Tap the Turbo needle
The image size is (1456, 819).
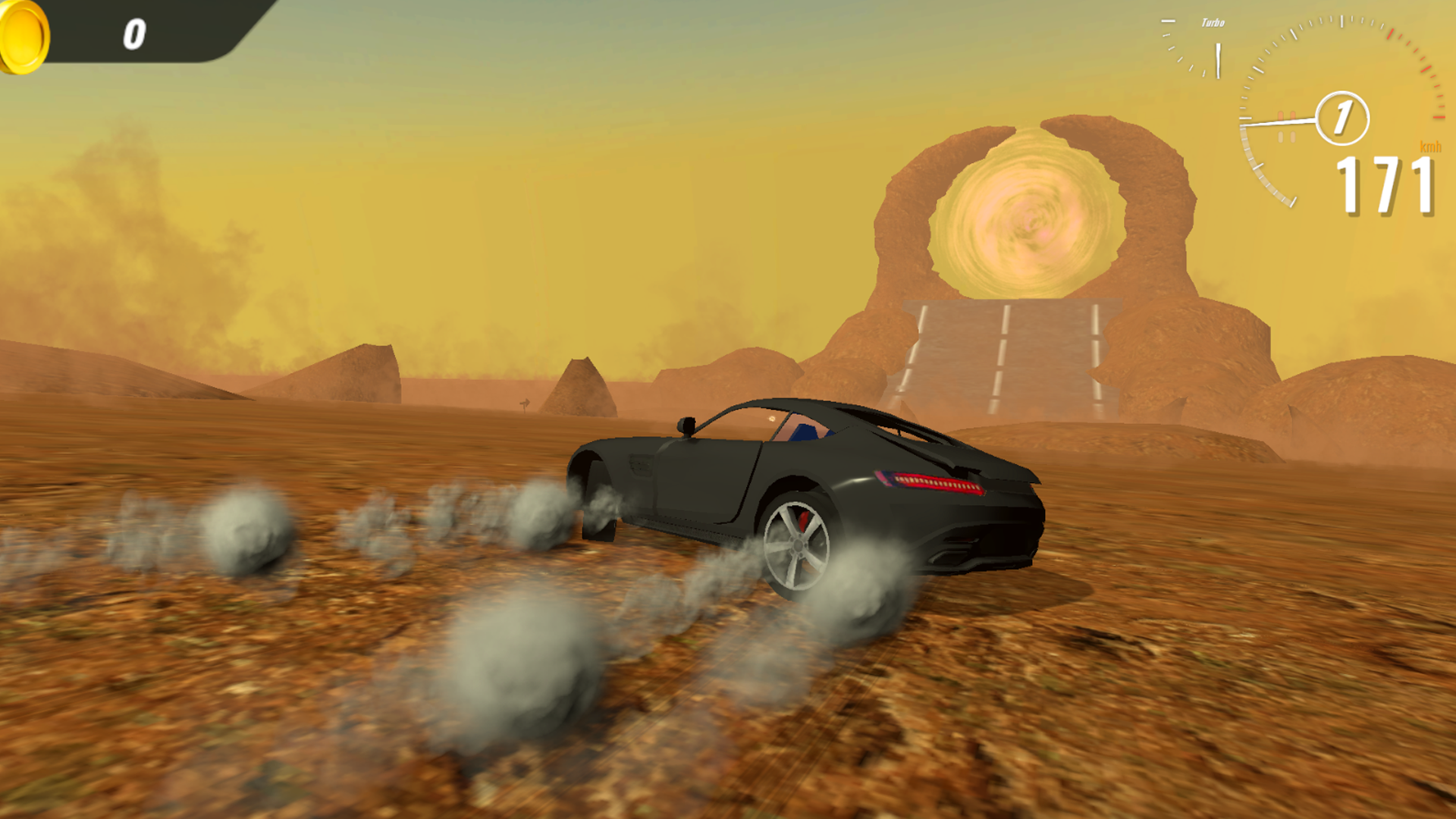pyautogui.click(x=1218, y=61)
